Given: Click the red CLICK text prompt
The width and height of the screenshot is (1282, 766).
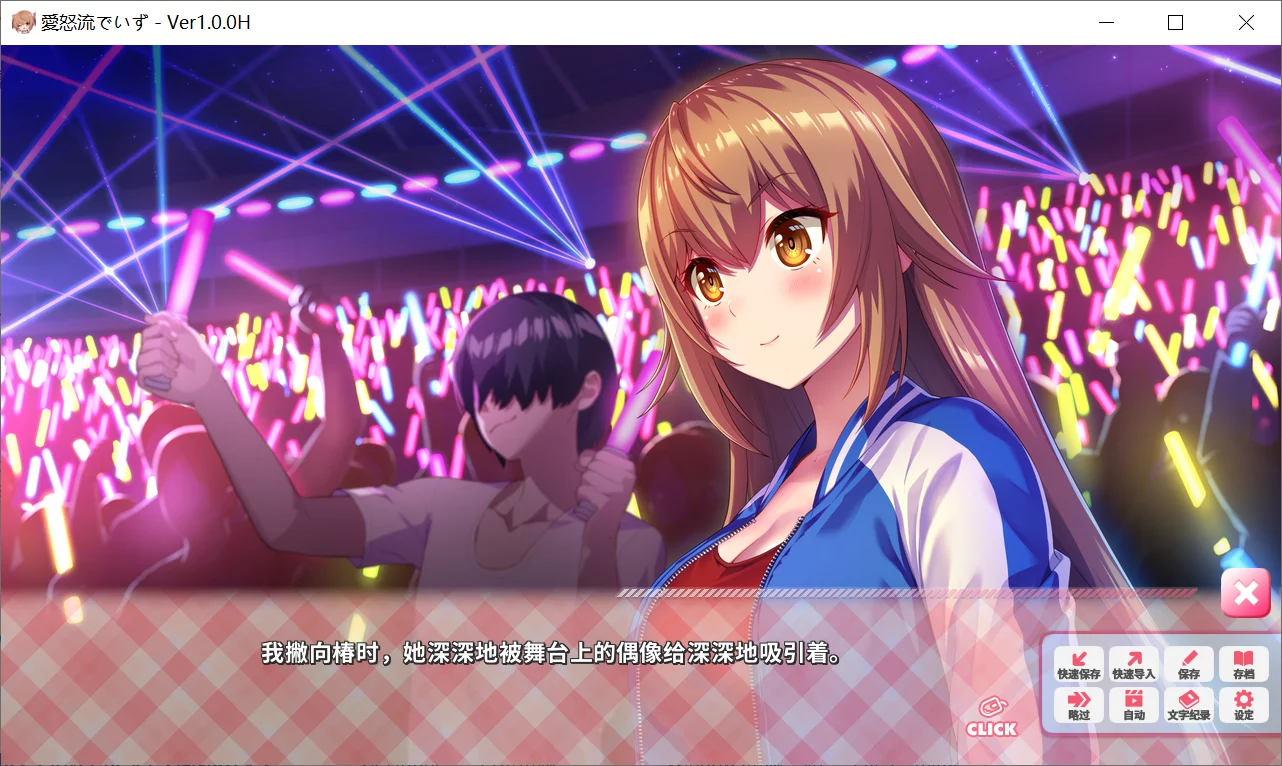Looking at the screenshot, I should coord(991,729).
